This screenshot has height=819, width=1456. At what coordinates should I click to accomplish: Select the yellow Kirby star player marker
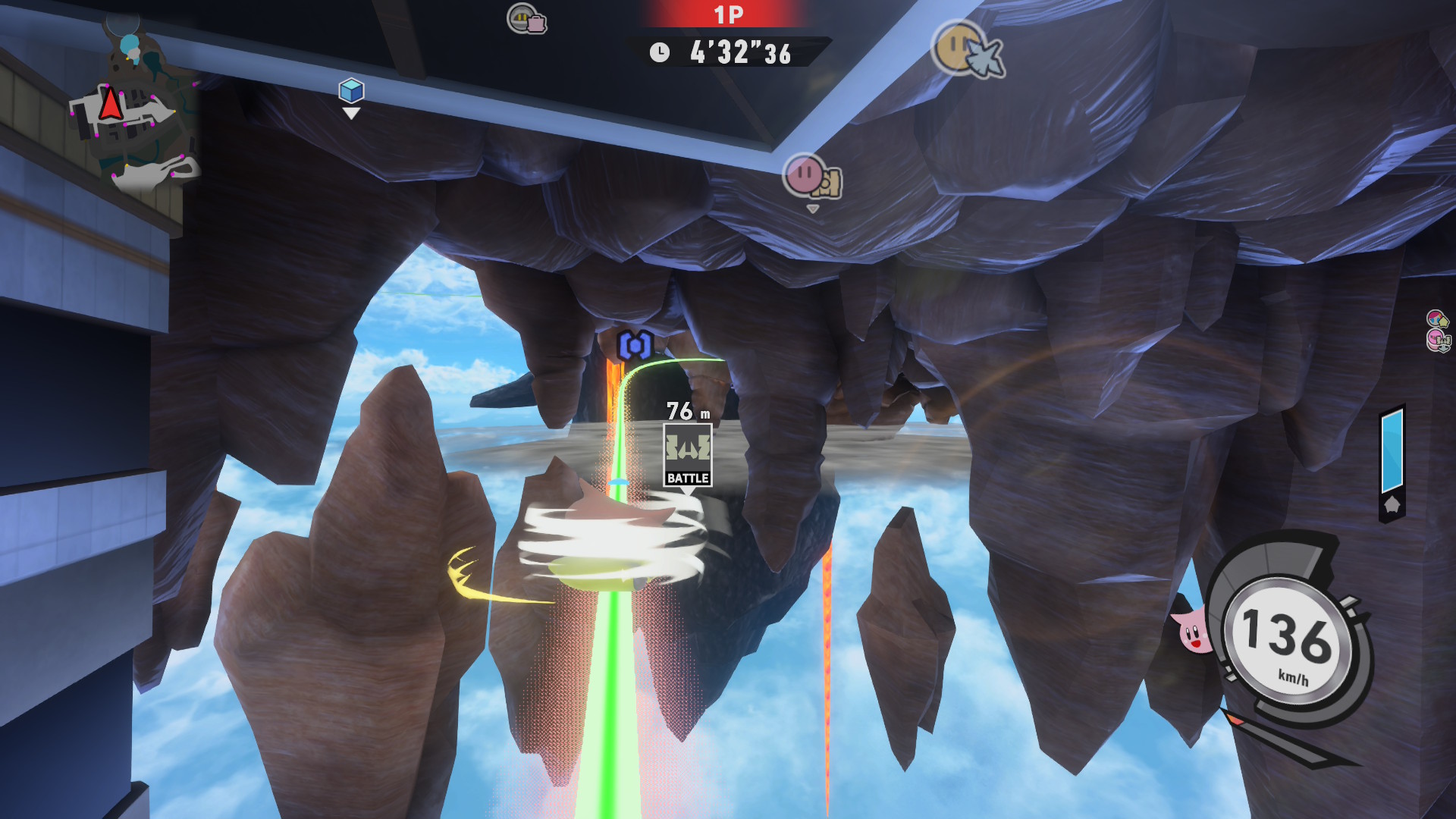(x=968, y=49)
